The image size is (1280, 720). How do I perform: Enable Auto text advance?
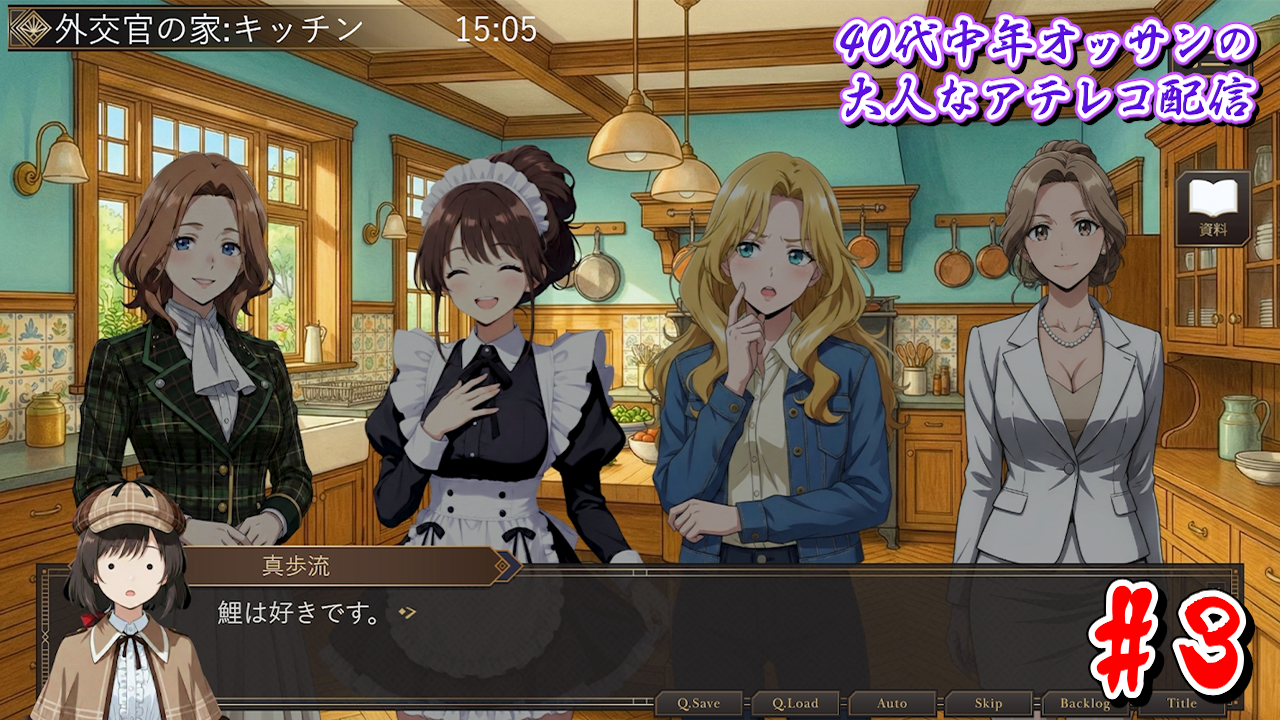[x=892, y=703]
